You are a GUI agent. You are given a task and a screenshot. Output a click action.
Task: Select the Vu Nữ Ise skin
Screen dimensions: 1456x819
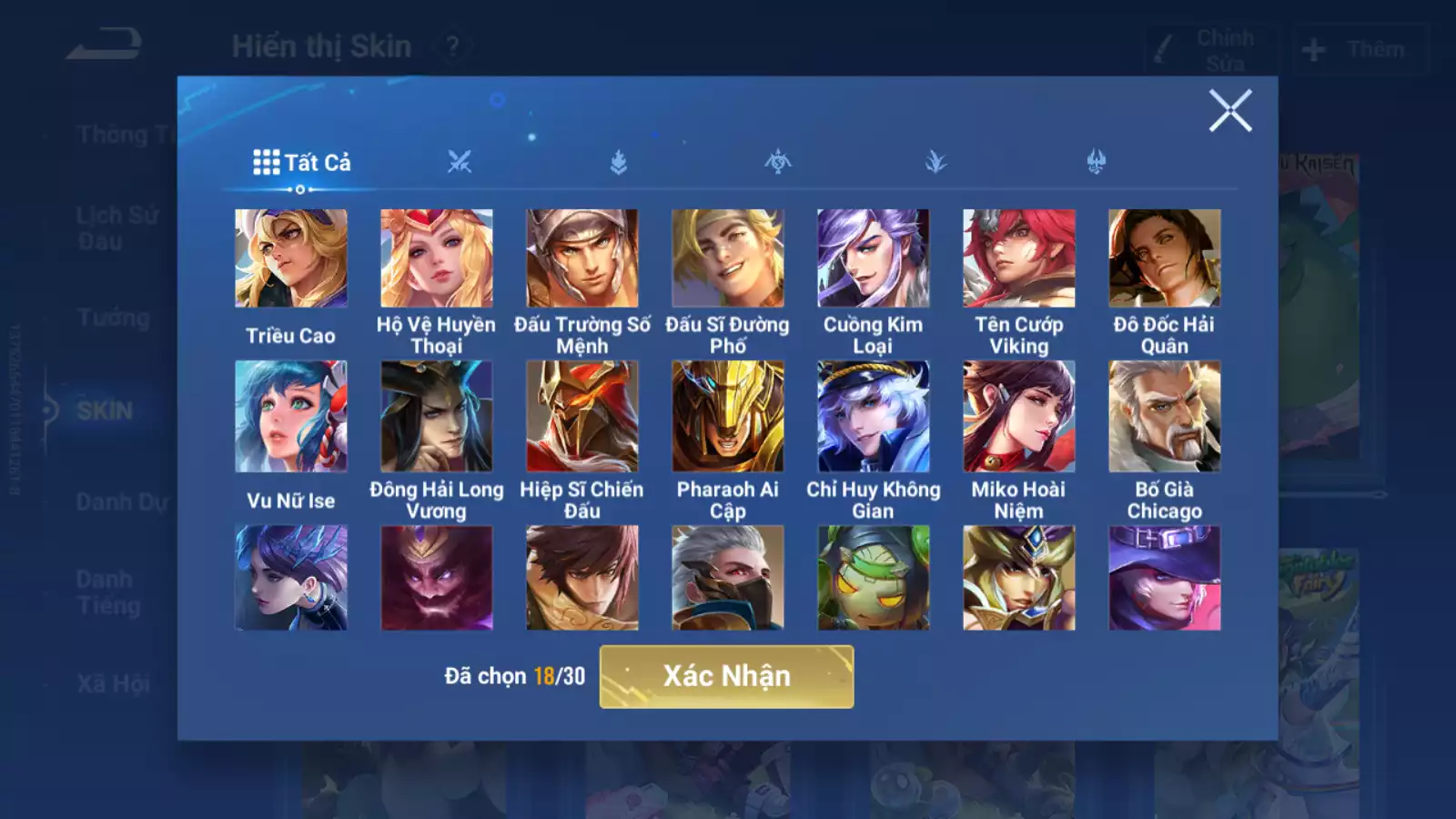[x=291, y=417]
